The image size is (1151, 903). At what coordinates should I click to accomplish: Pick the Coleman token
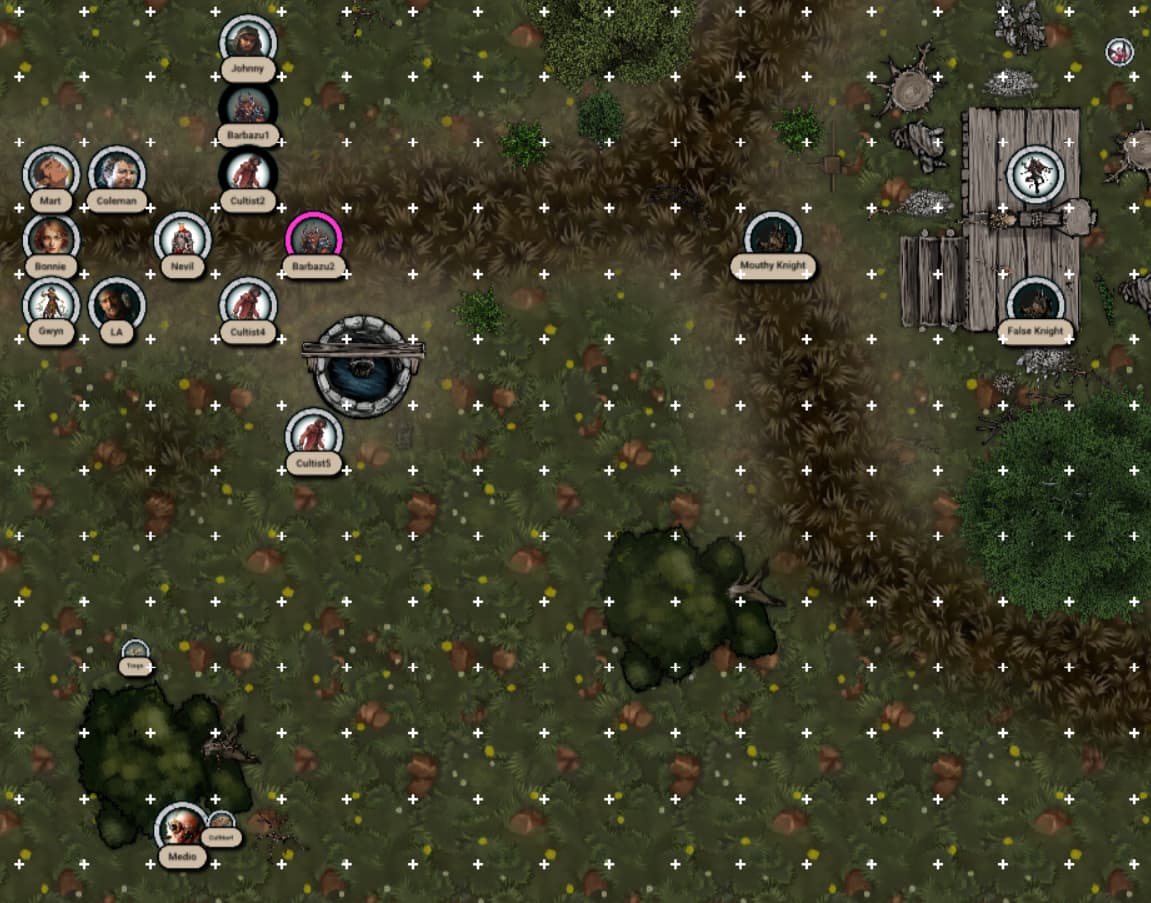point(117,173)
